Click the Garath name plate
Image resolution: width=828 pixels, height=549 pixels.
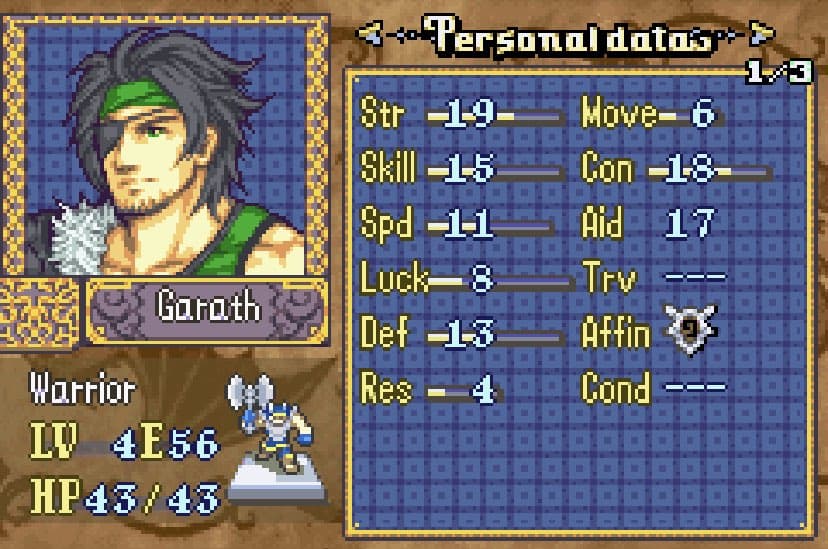click(x=207, y=307)
